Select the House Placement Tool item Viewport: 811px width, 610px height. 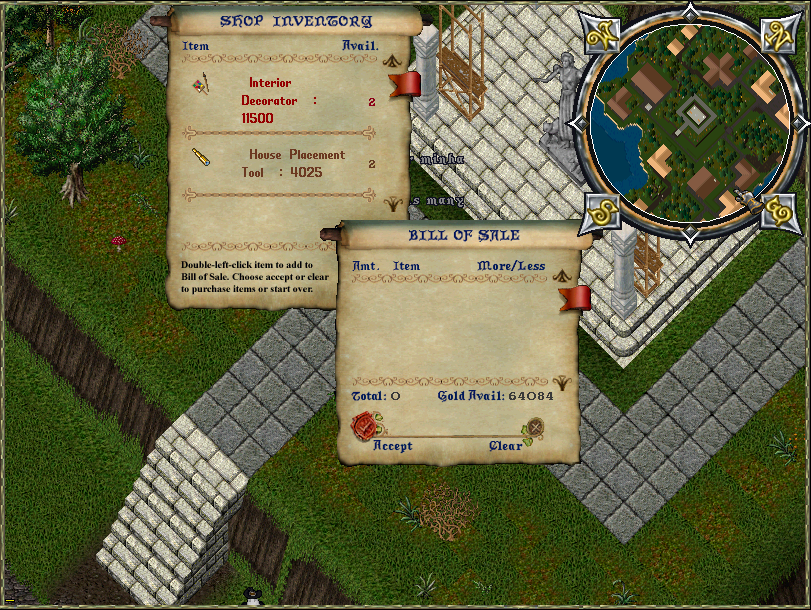pyautogui.click(x=295, y=163)
